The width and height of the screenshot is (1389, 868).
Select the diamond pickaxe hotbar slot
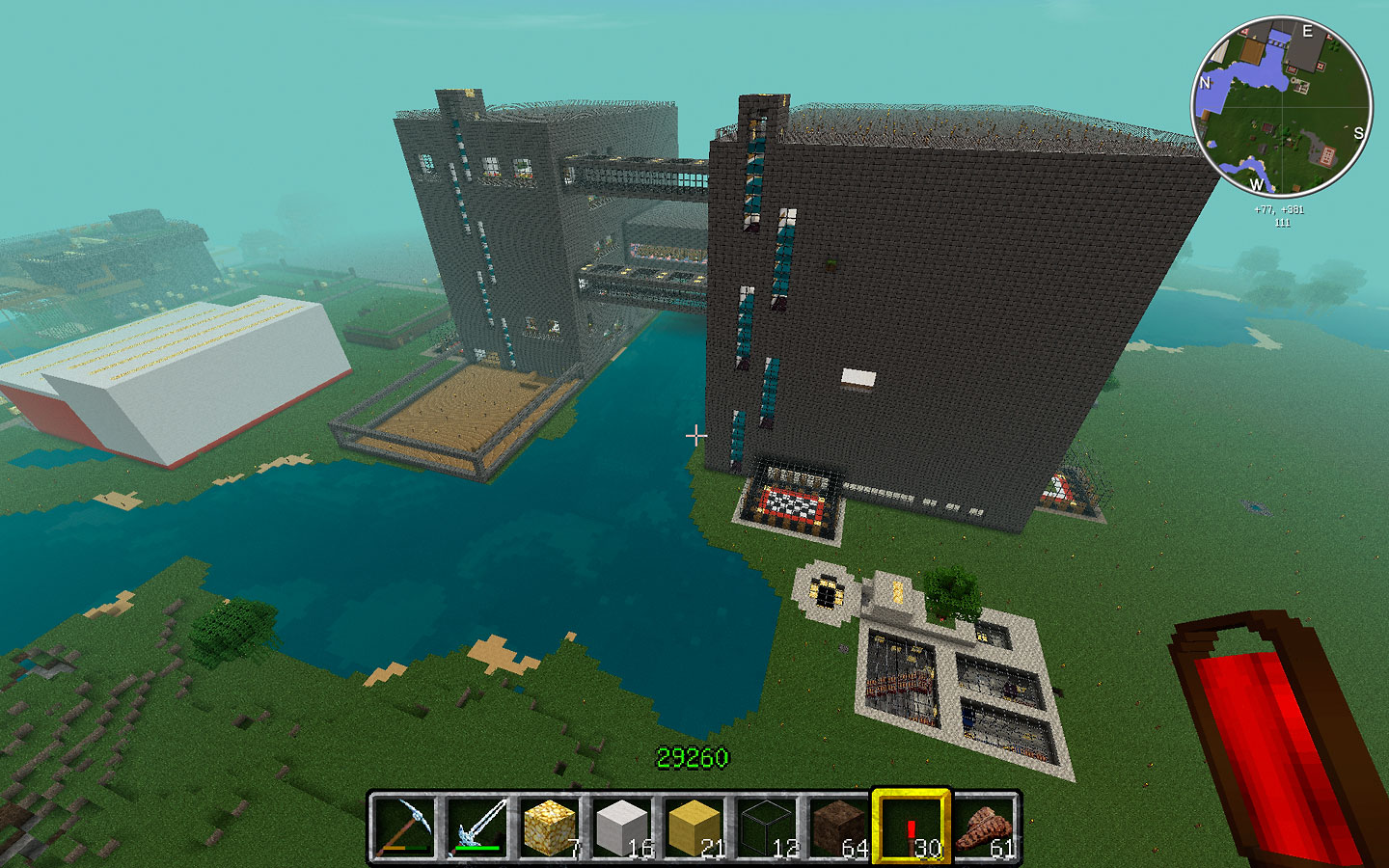(403, 827)
